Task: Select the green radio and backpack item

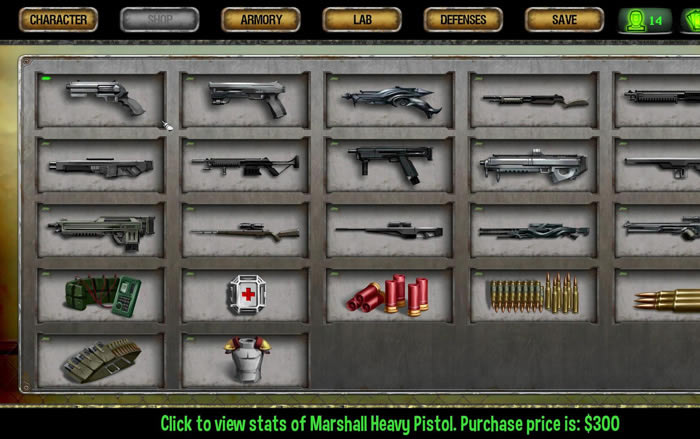Action: tap(101, 295)
